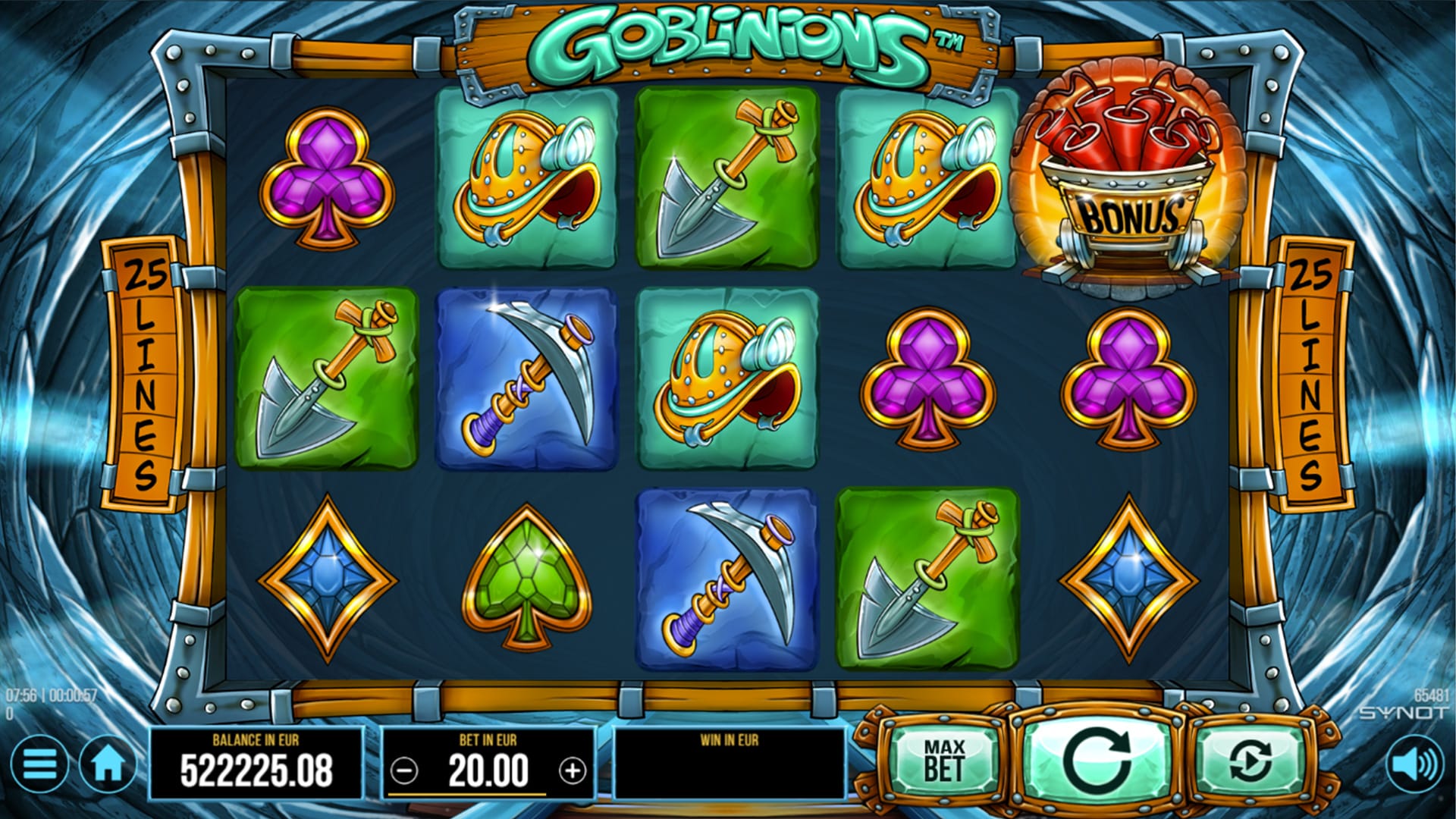Increase the bet with plus button
Screen dimensions: 1456x819
tap(573, 771)
